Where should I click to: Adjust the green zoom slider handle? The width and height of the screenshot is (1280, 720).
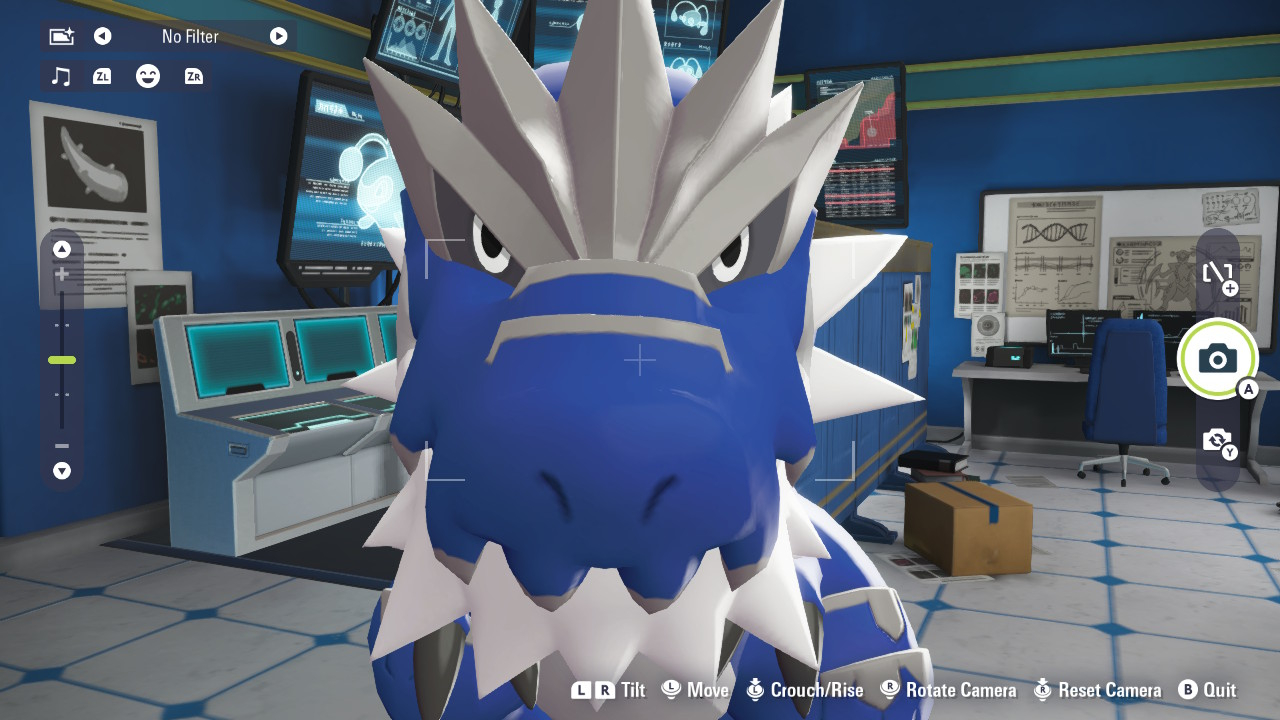(x=62, y=360)
